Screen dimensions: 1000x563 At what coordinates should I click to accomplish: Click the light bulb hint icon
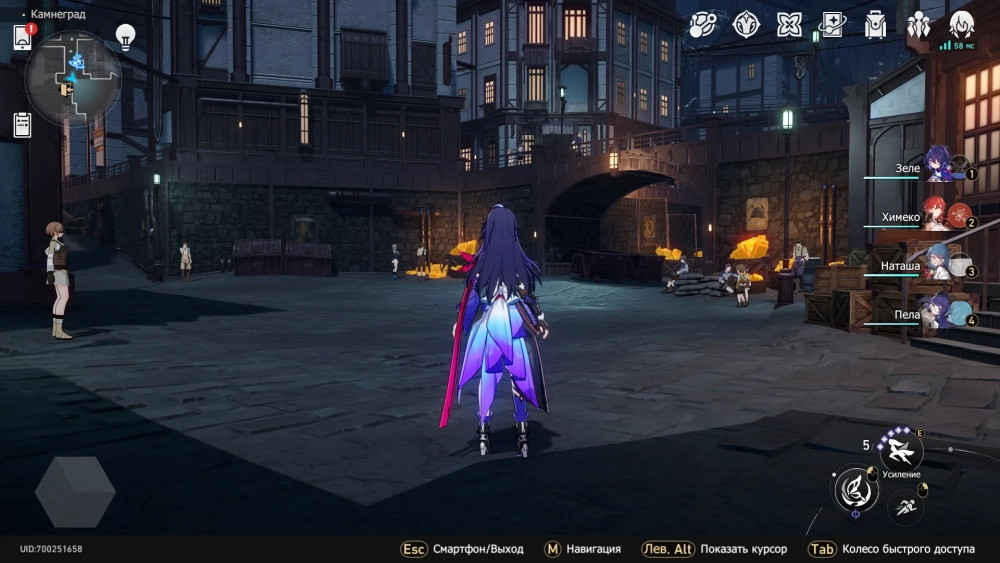click(x=125, y=37)
